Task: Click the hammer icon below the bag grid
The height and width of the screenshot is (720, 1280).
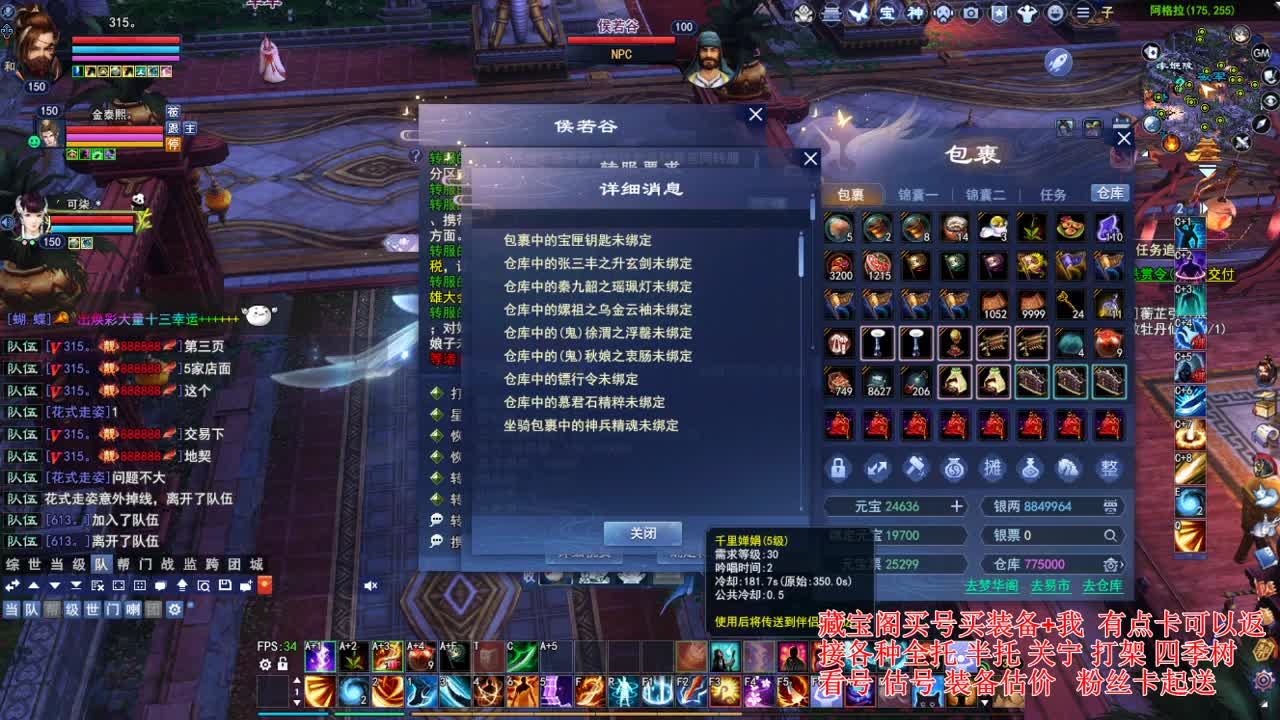Action: [915, 470]
